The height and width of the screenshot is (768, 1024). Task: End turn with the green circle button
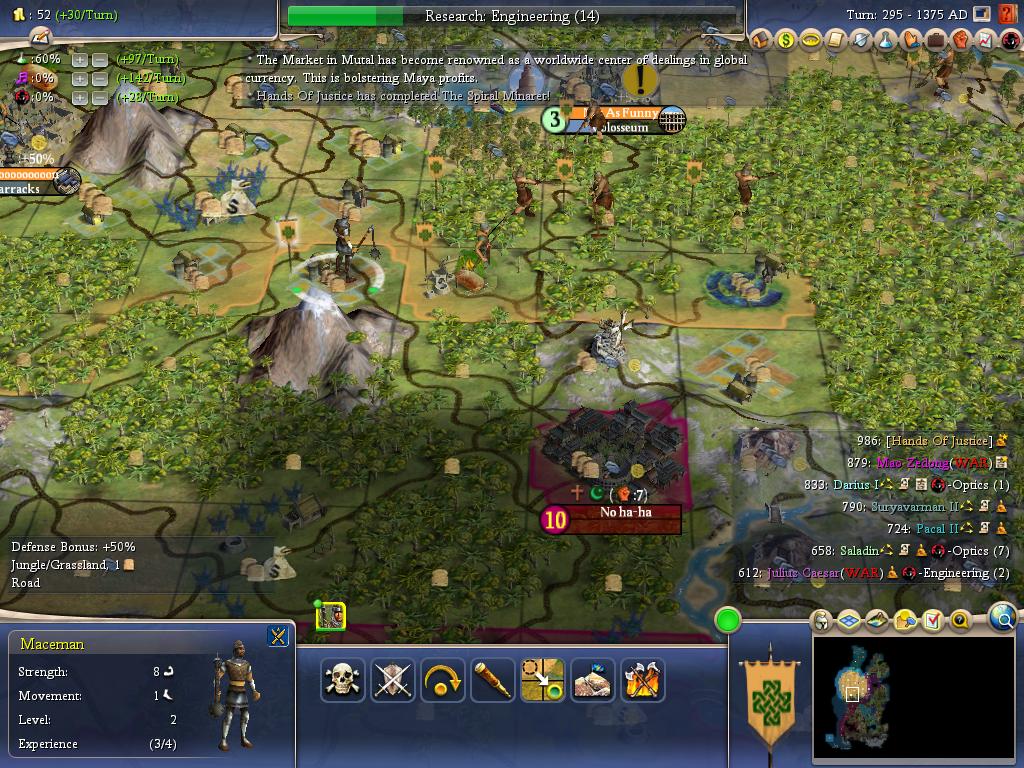pyautogui.click(x=728, y=620)
